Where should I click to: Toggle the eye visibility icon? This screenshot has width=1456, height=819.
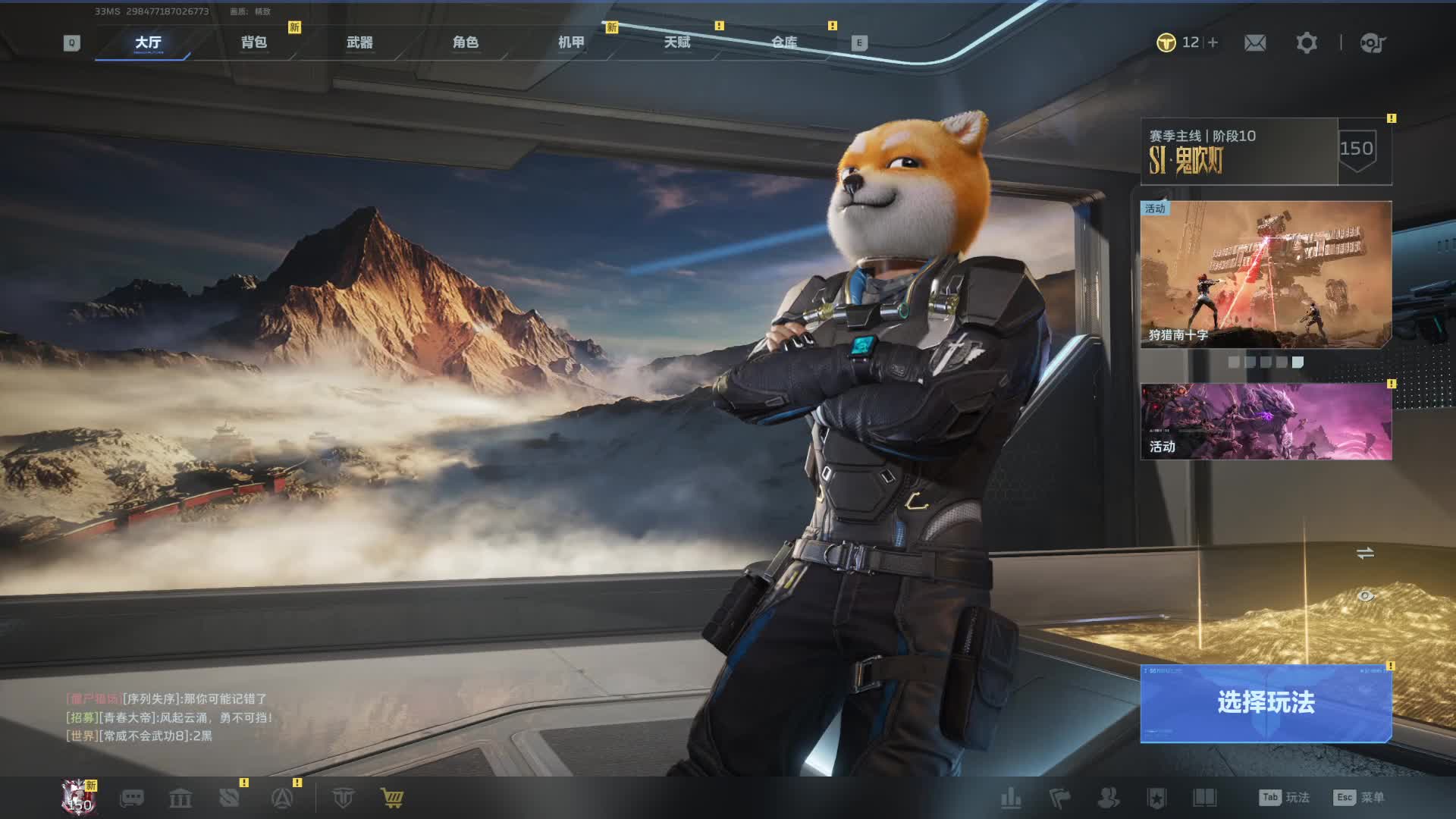1365,596
